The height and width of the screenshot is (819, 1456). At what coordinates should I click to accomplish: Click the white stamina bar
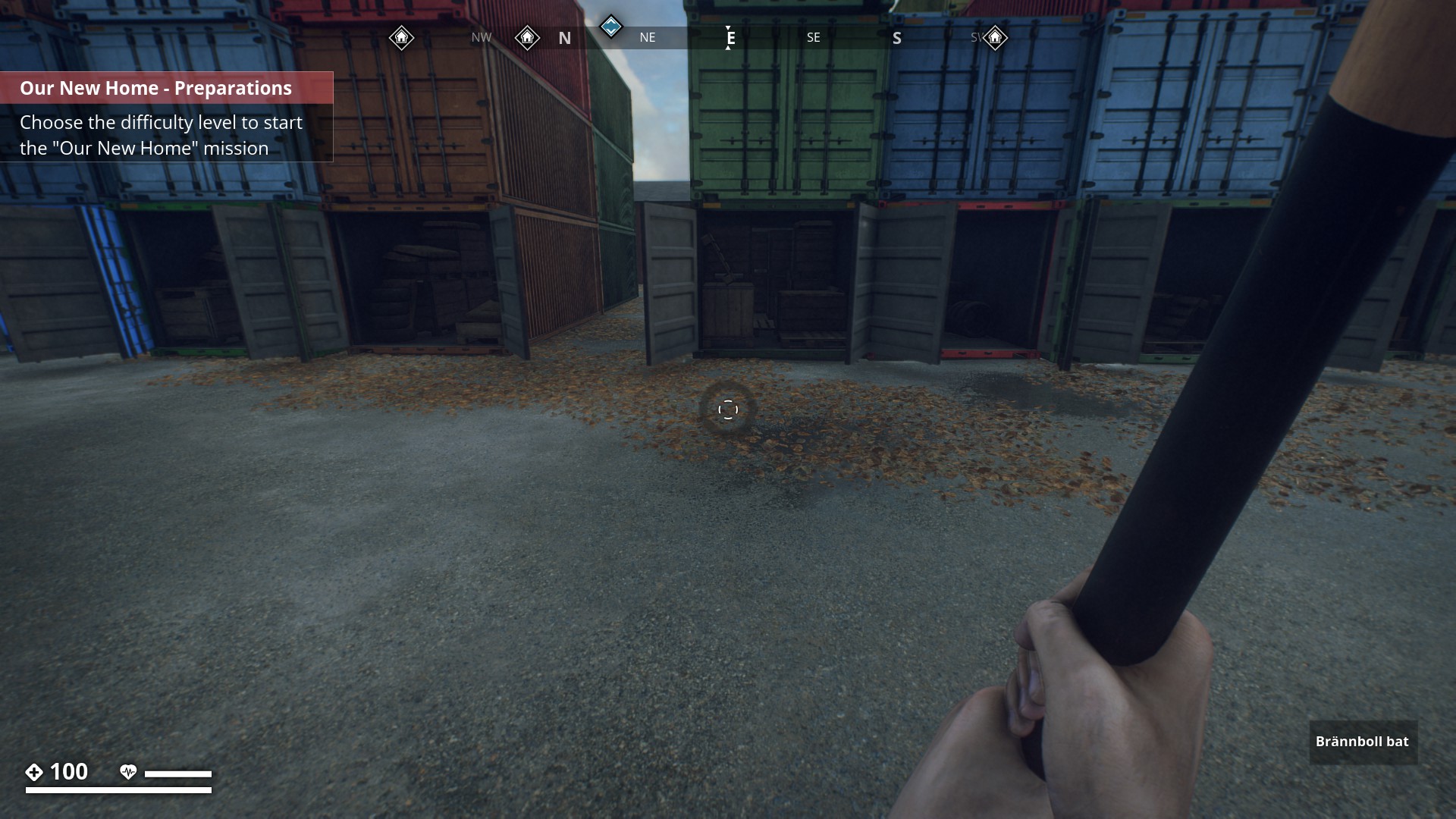(179, 772)
